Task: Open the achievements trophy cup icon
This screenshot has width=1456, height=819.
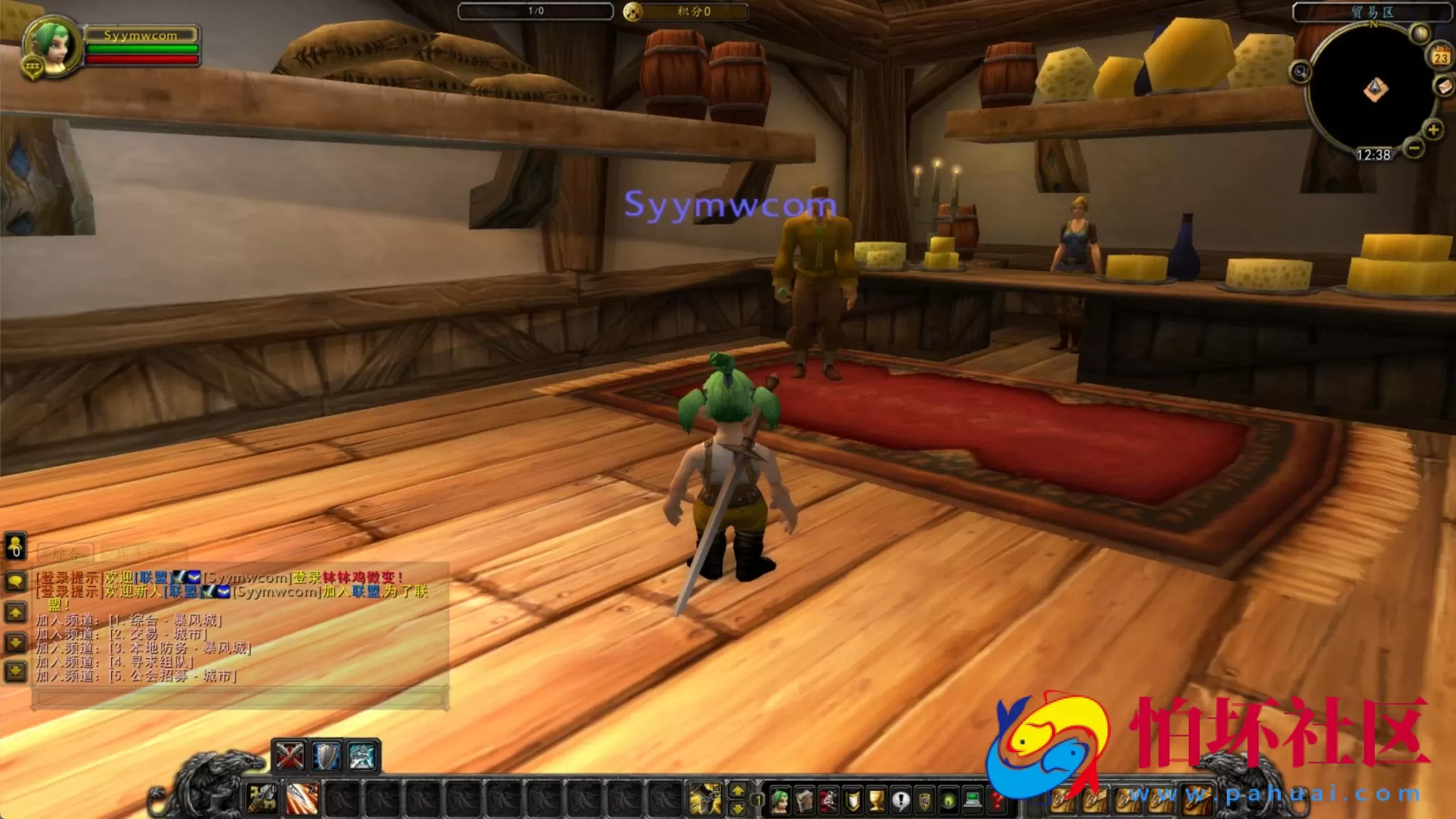Action: (x=877, y=800)
